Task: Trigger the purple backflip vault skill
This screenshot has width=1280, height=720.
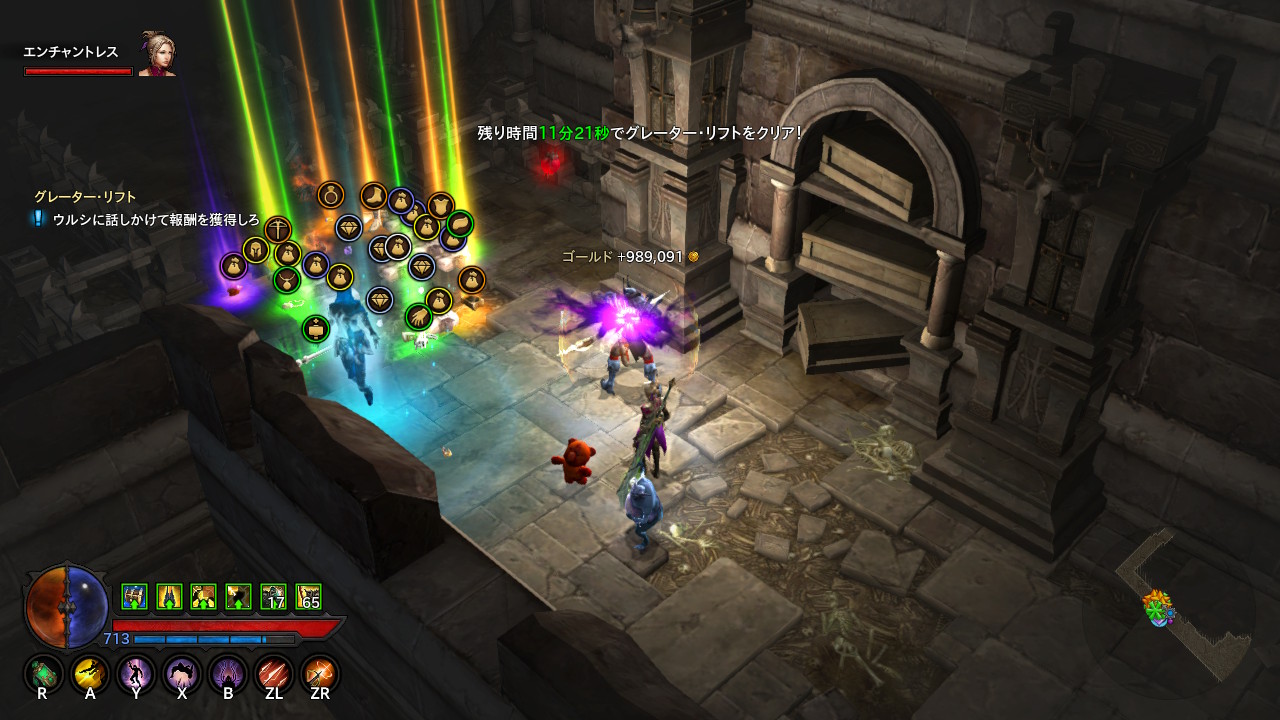Action: pyautogui.click(x=182, y=674)
